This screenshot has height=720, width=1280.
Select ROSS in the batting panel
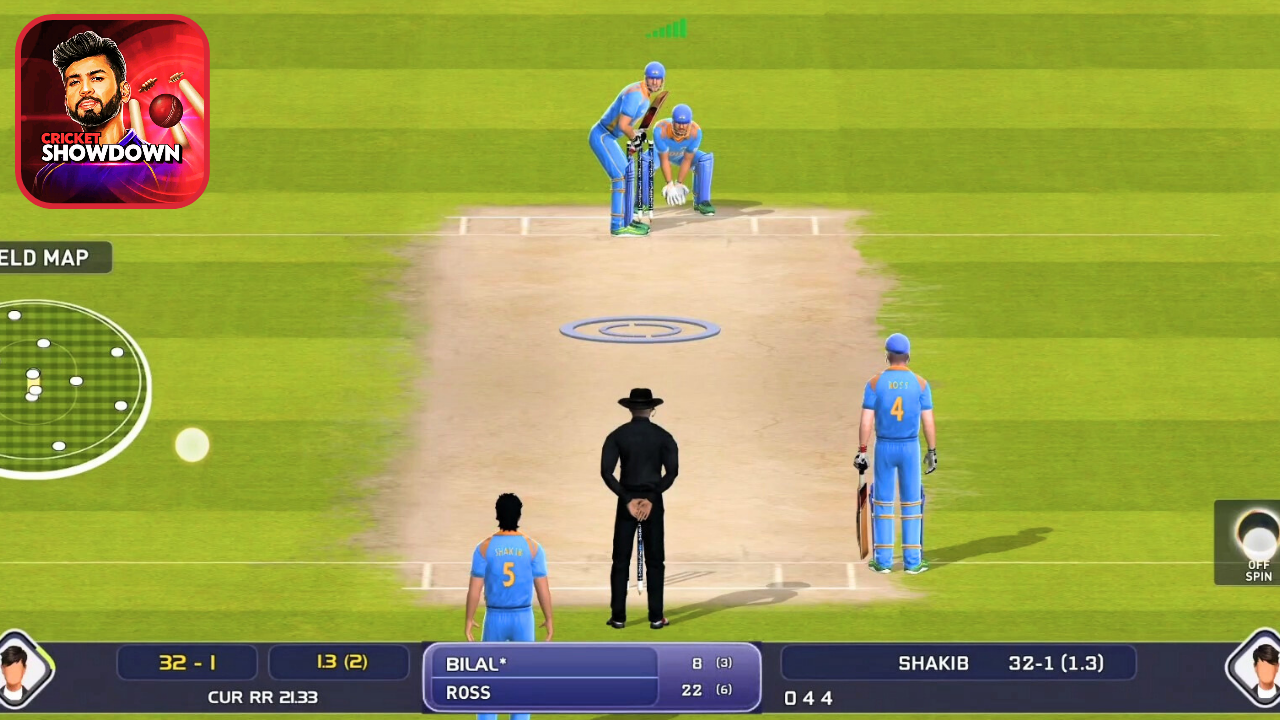click(468, 692)
